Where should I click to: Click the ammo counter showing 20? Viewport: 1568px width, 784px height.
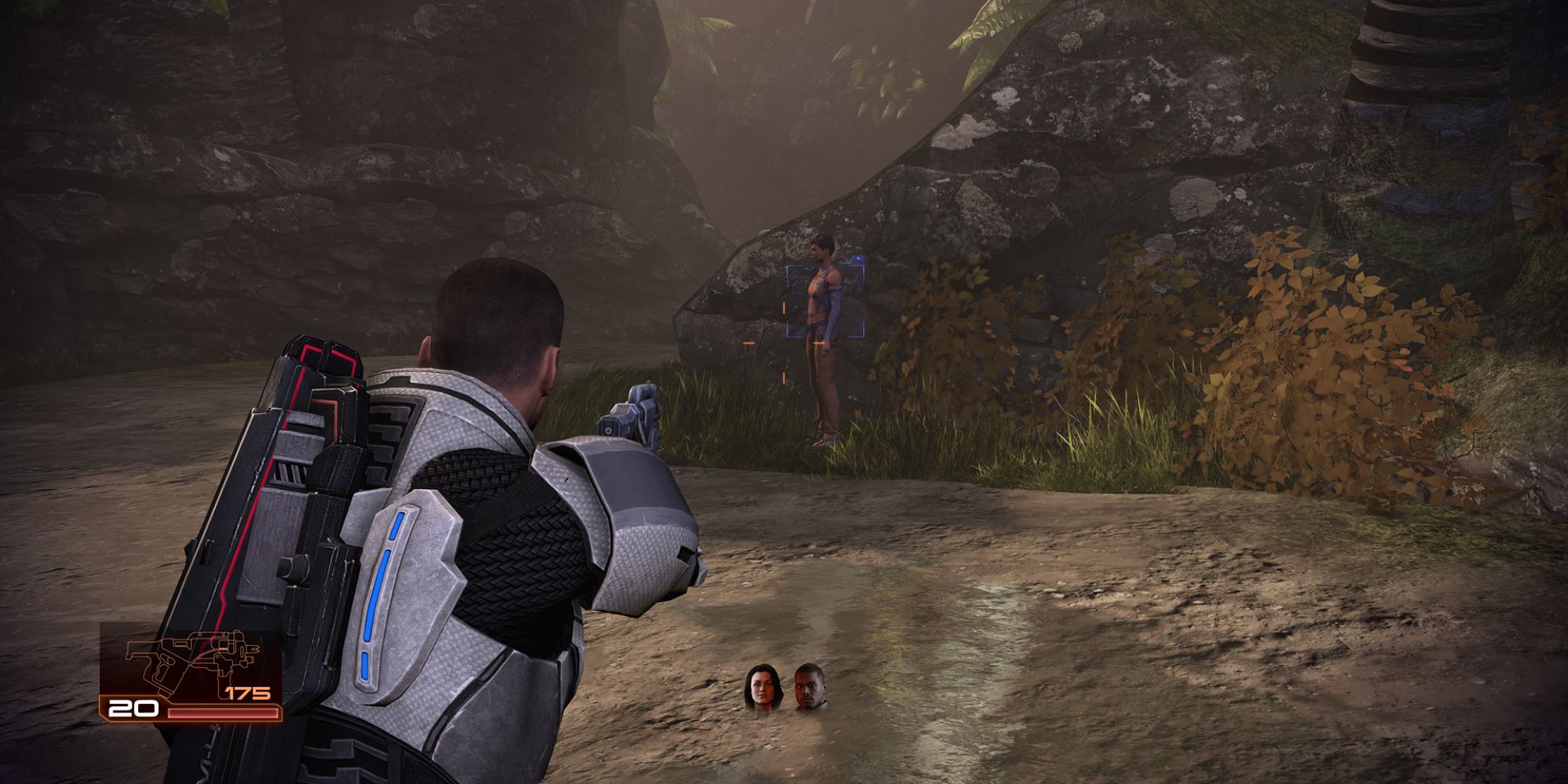tap(133, 710)
